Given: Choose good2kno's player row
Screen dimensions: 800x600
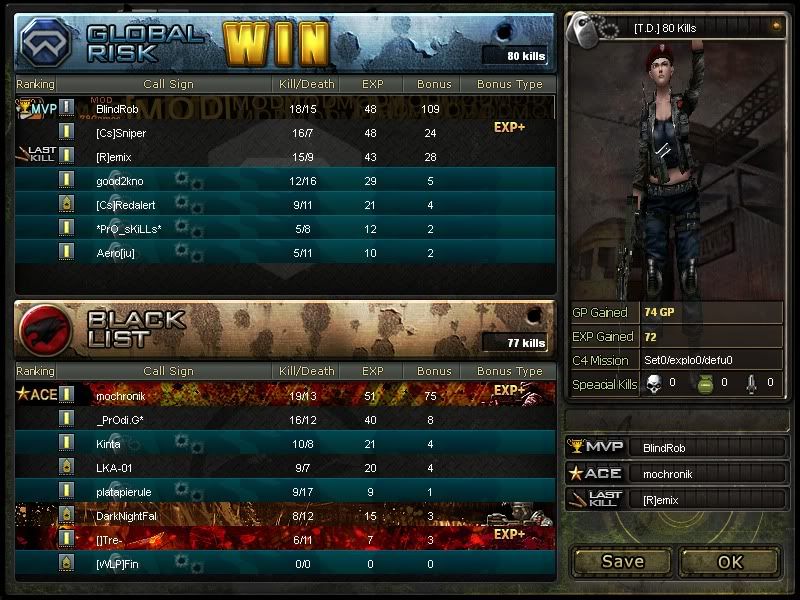Looking at the screenshot, I should pos(285,181).
